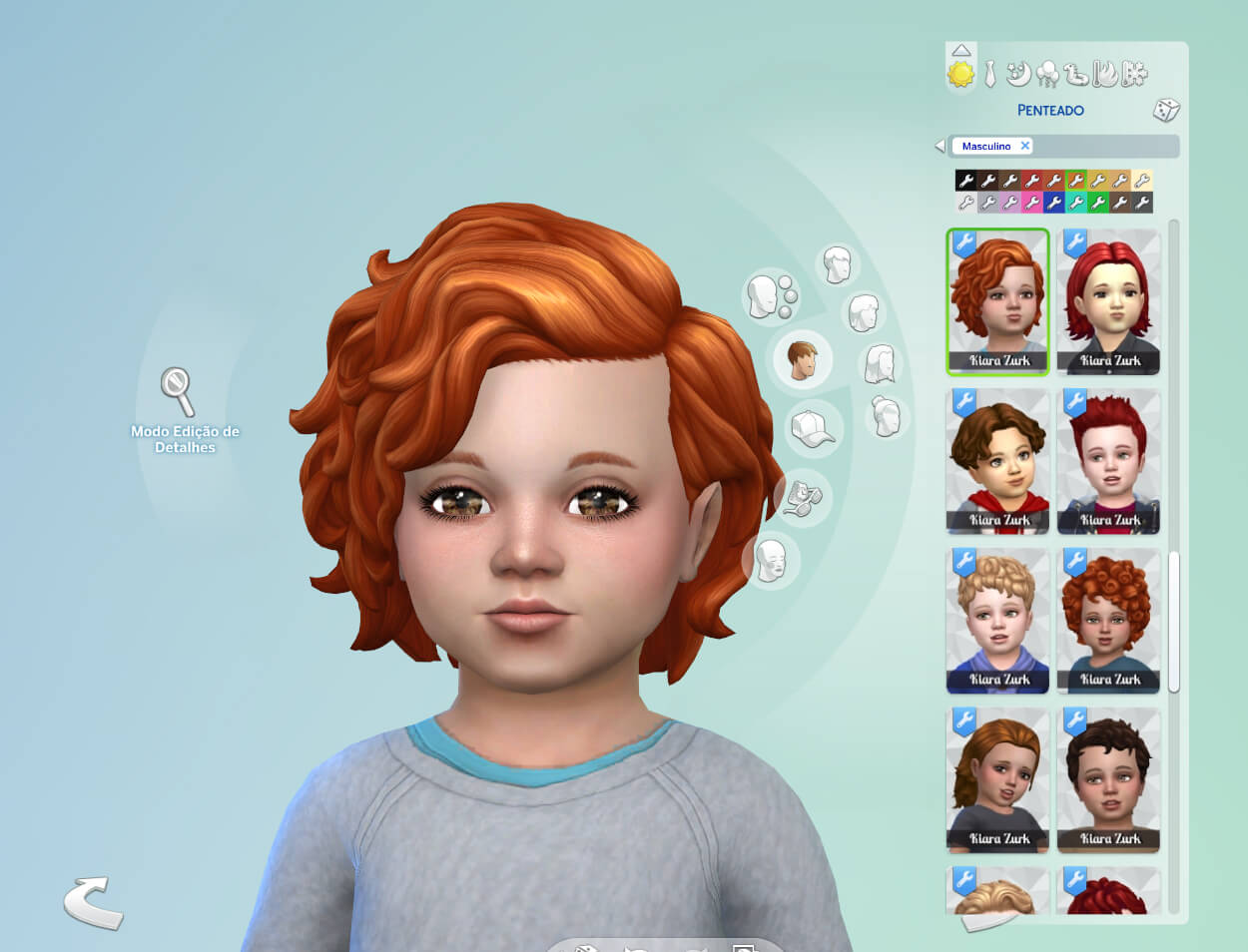Switch to formal outfit tie tab
The height and width of the screenshot is (952, 1248).
[x=989, y=74]
